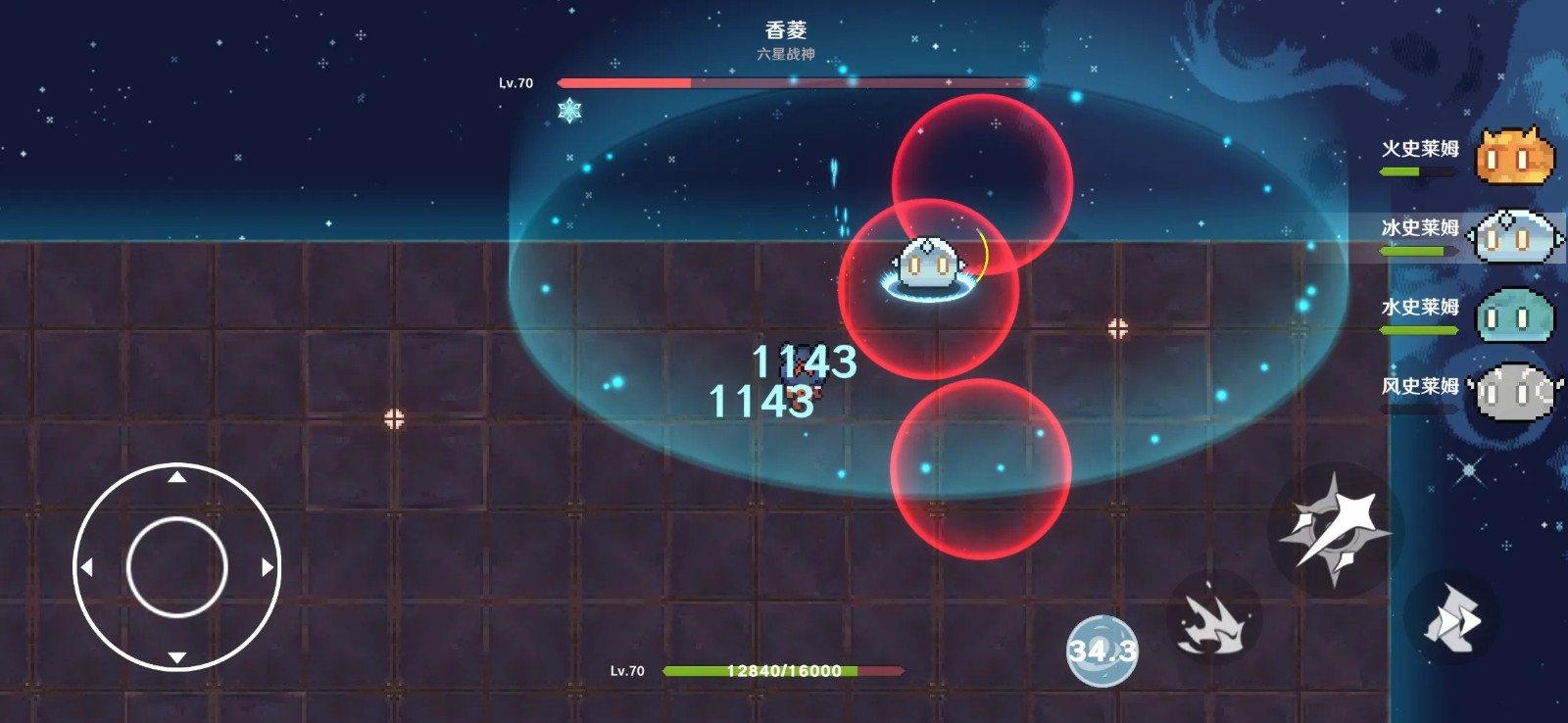
Task: Tap the Lv.70 label next to boss health
Action: coord(518,83)
